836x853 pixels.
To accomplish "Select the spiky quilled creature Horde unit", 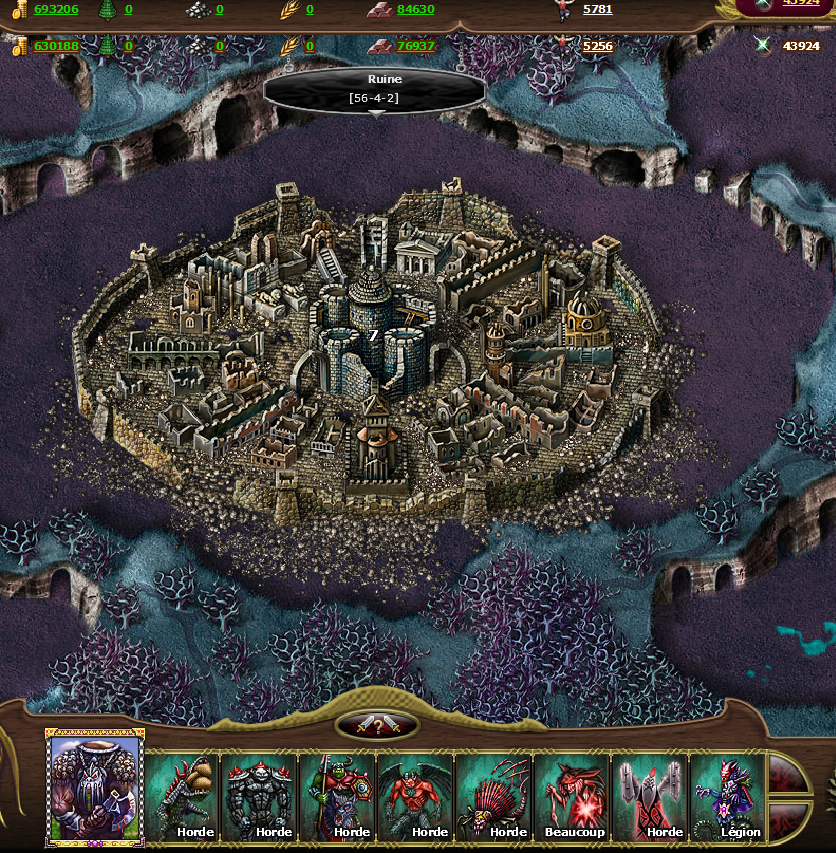I will pos(494,797).
